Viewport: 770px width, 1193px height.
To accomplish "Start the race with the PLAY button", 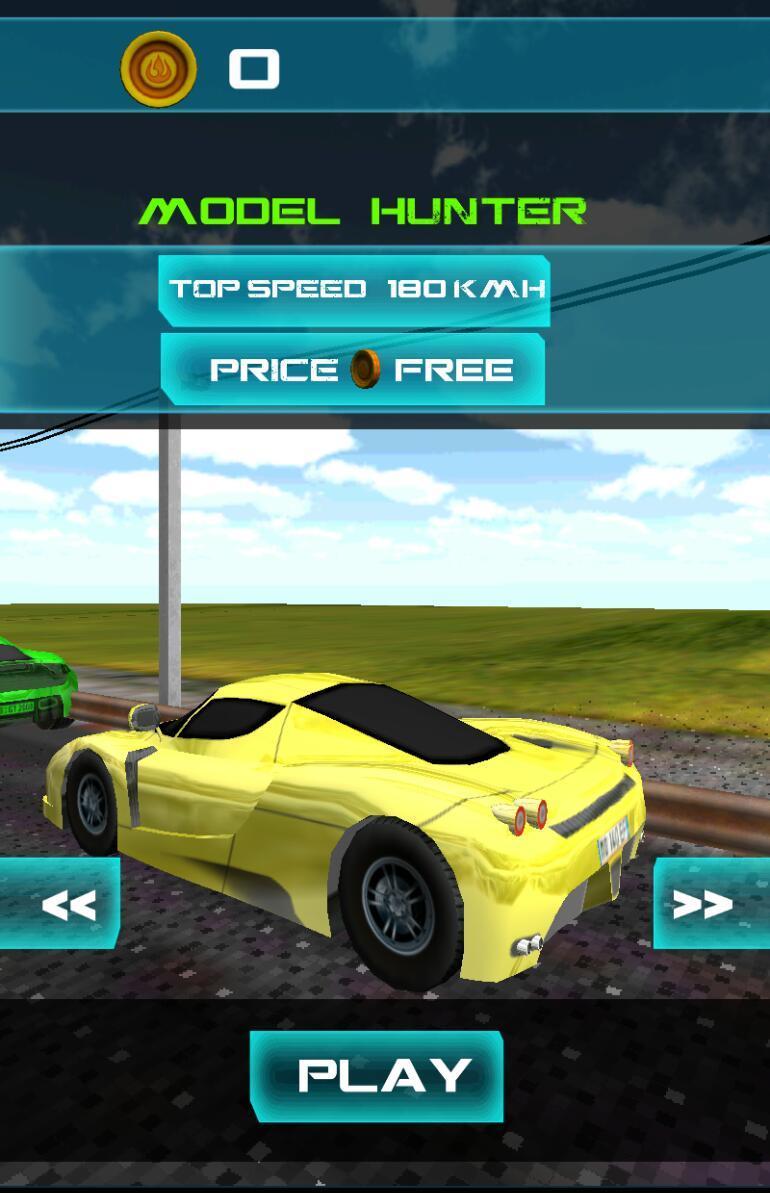I will (x=376, y=1076).
